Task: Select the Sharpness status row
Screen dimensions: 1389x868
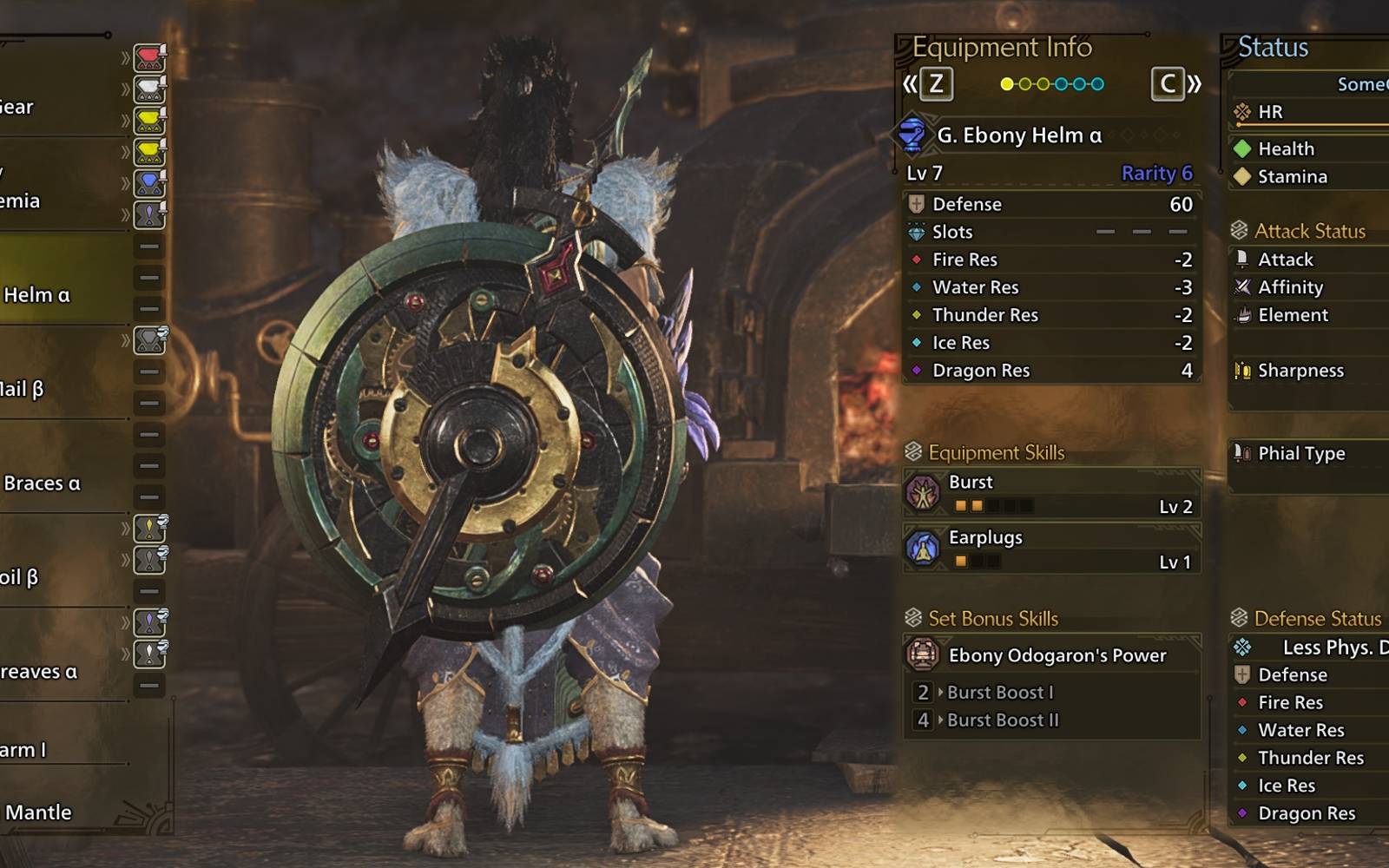Action: (x=1300, y=371)
